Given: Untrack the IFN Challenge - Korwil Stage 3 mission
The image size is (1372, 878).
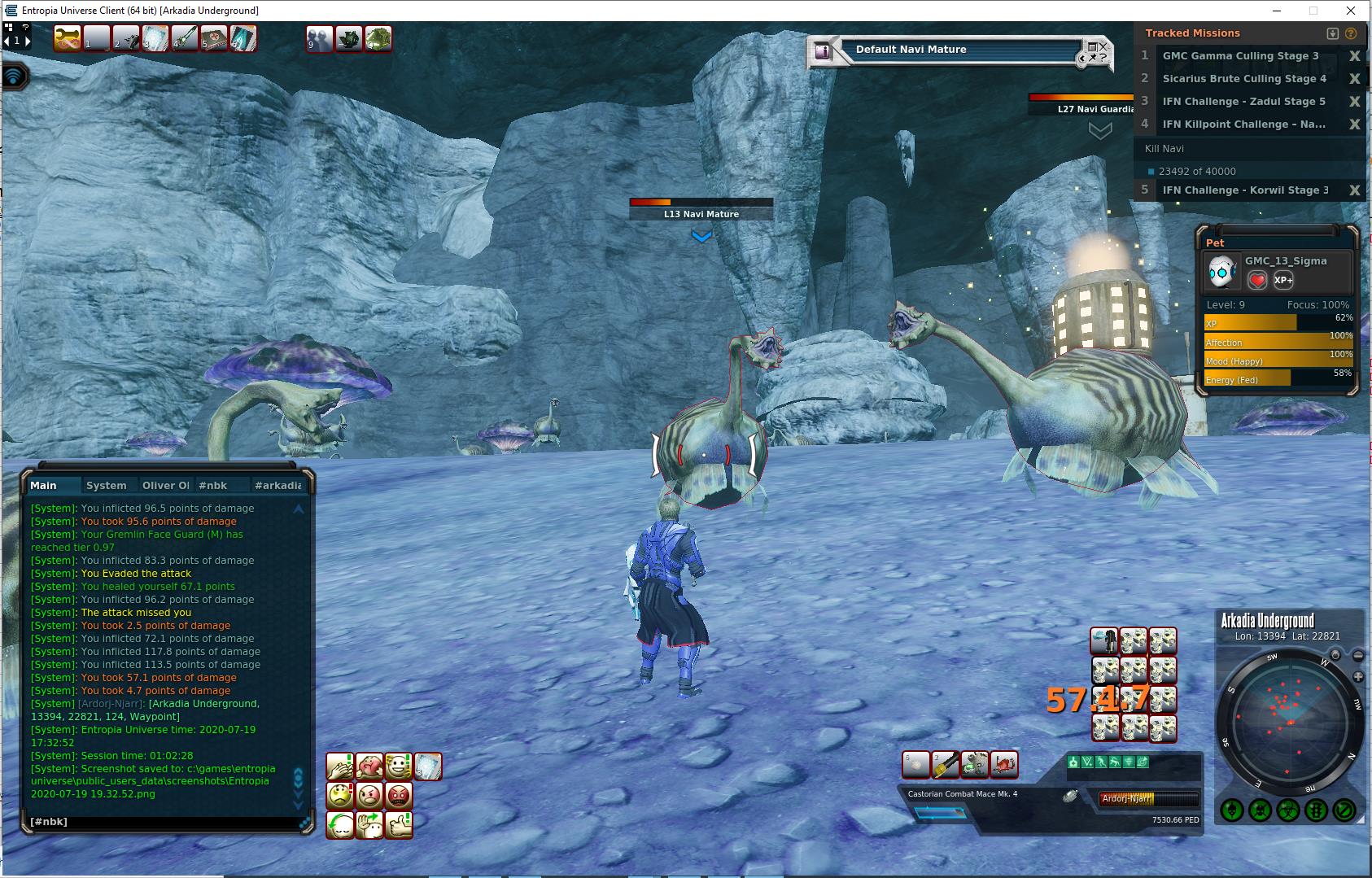Looking at the screenshot, I should tap(1354, 190).
